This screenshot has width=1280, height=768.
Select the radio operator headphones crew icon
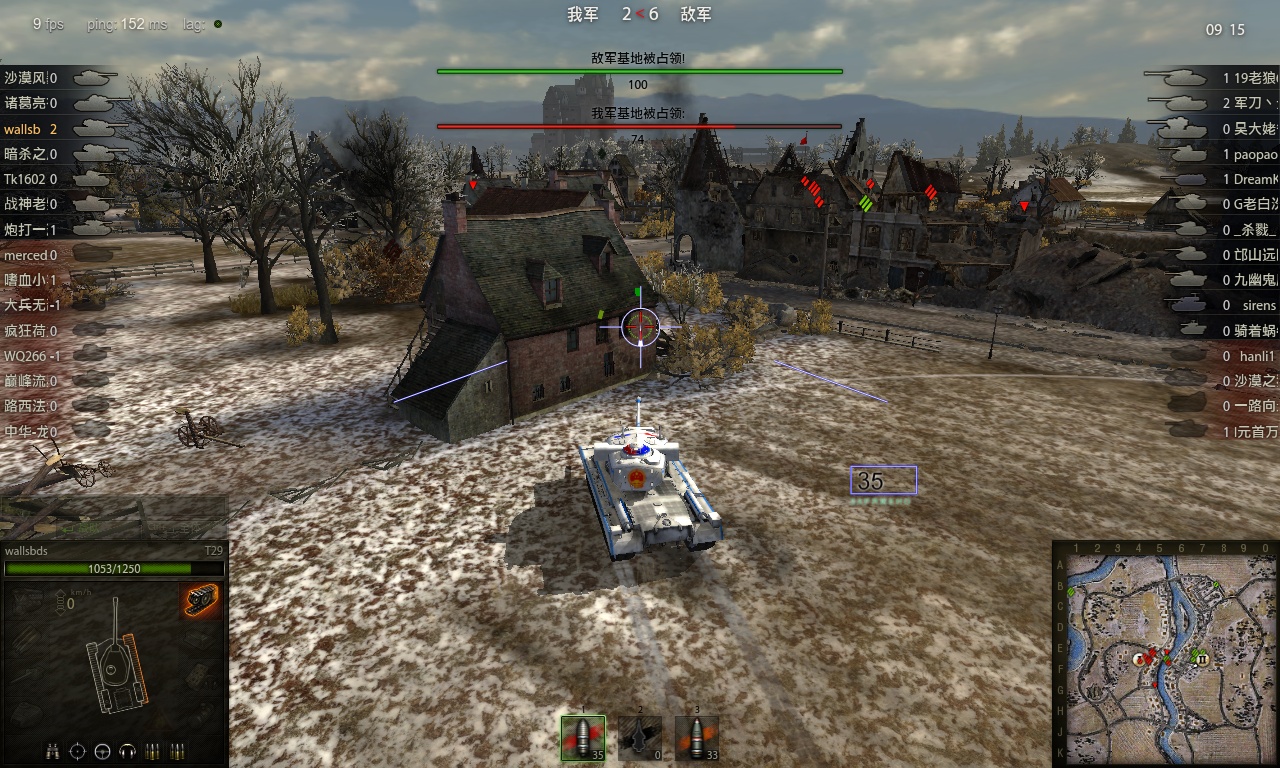pyautogui.click(x=128, y=750)
